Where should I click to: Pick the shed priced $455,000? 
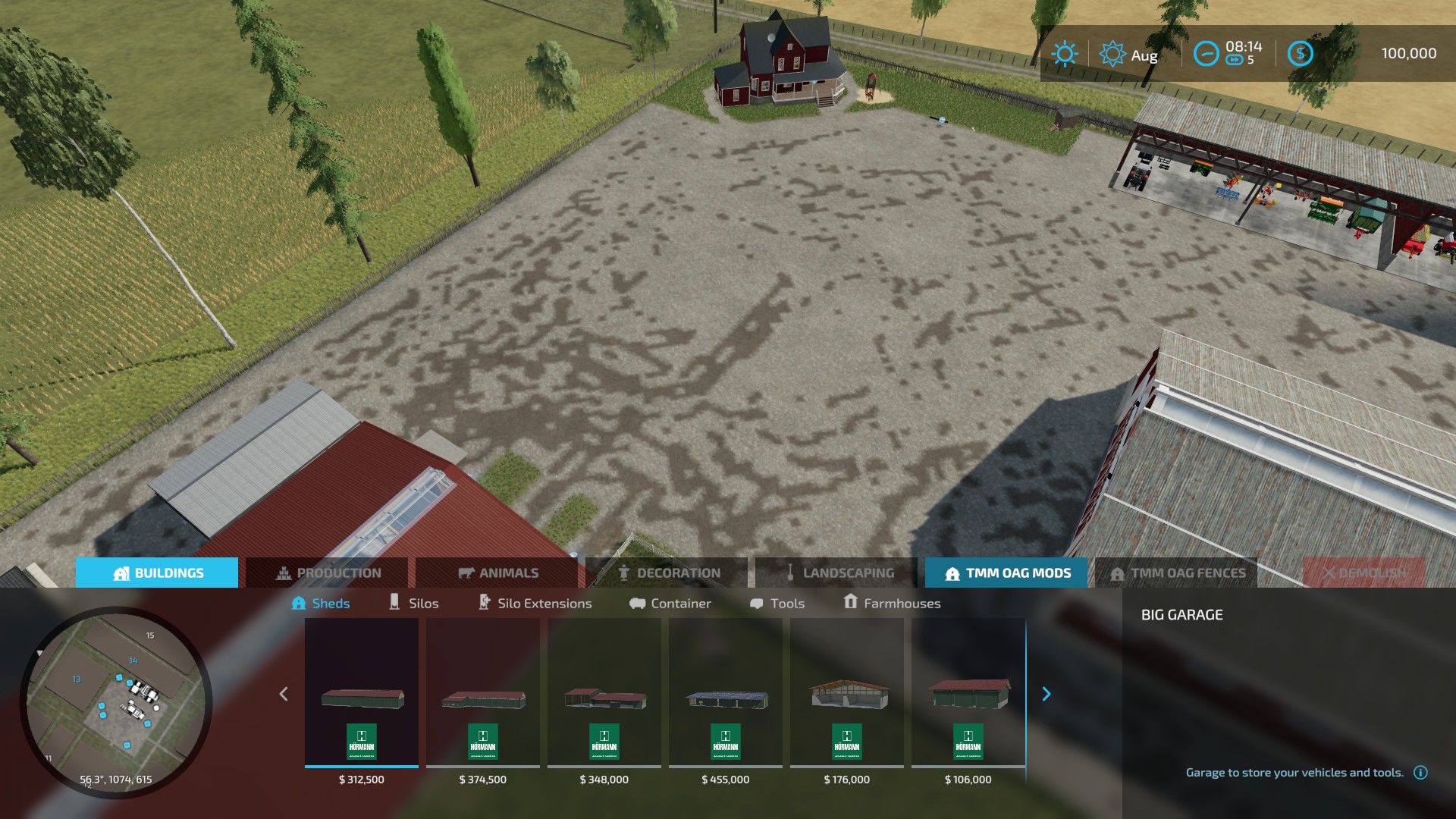tap(726, 698)
